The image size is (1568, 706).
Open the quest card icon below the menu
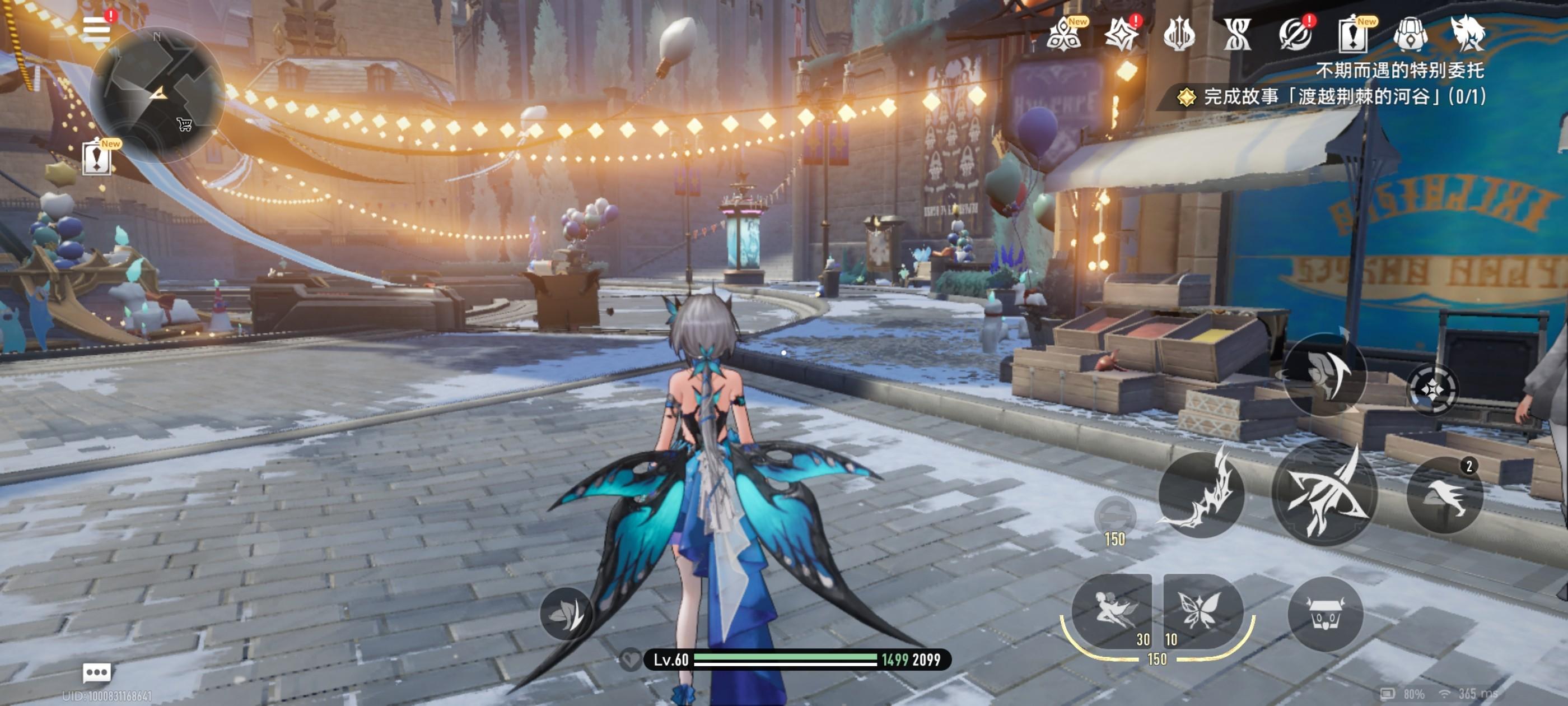[x=97, y=158]
